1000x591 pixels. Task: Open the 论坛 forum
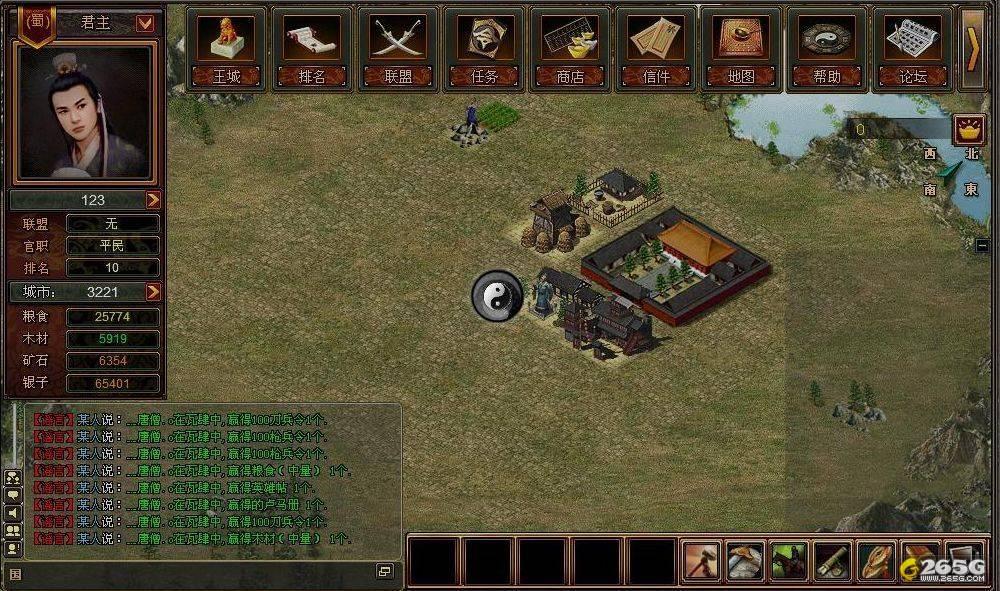click(x=913, y=47)
